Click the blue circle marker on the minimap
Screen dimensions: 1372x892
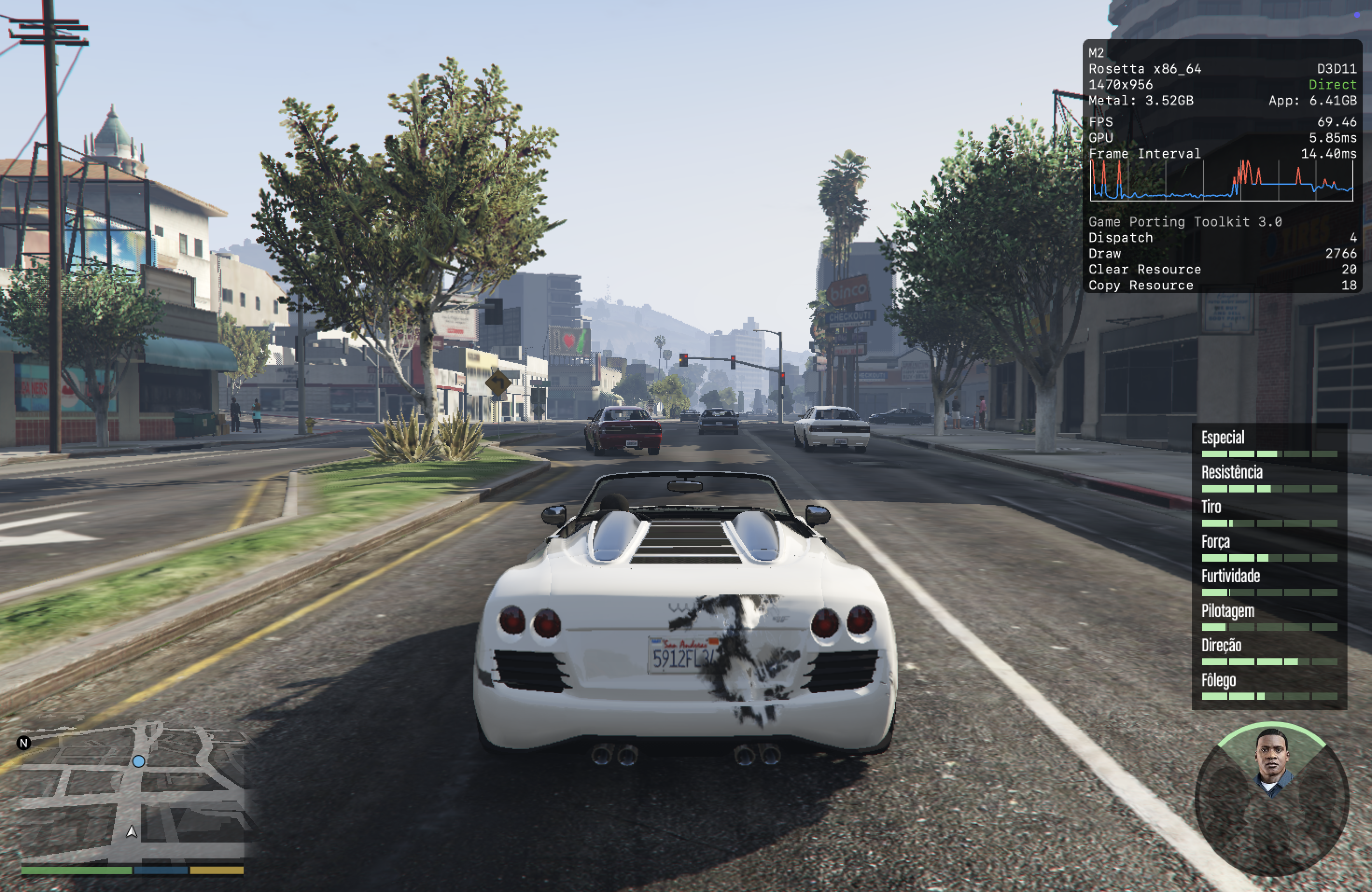(138, 761)
